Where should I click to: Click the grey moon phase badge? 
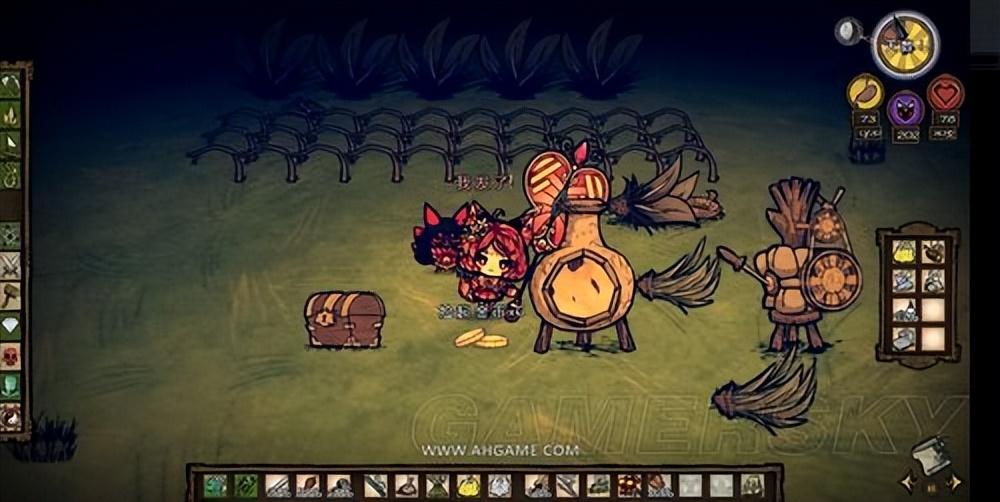click(x=849, y=32)
